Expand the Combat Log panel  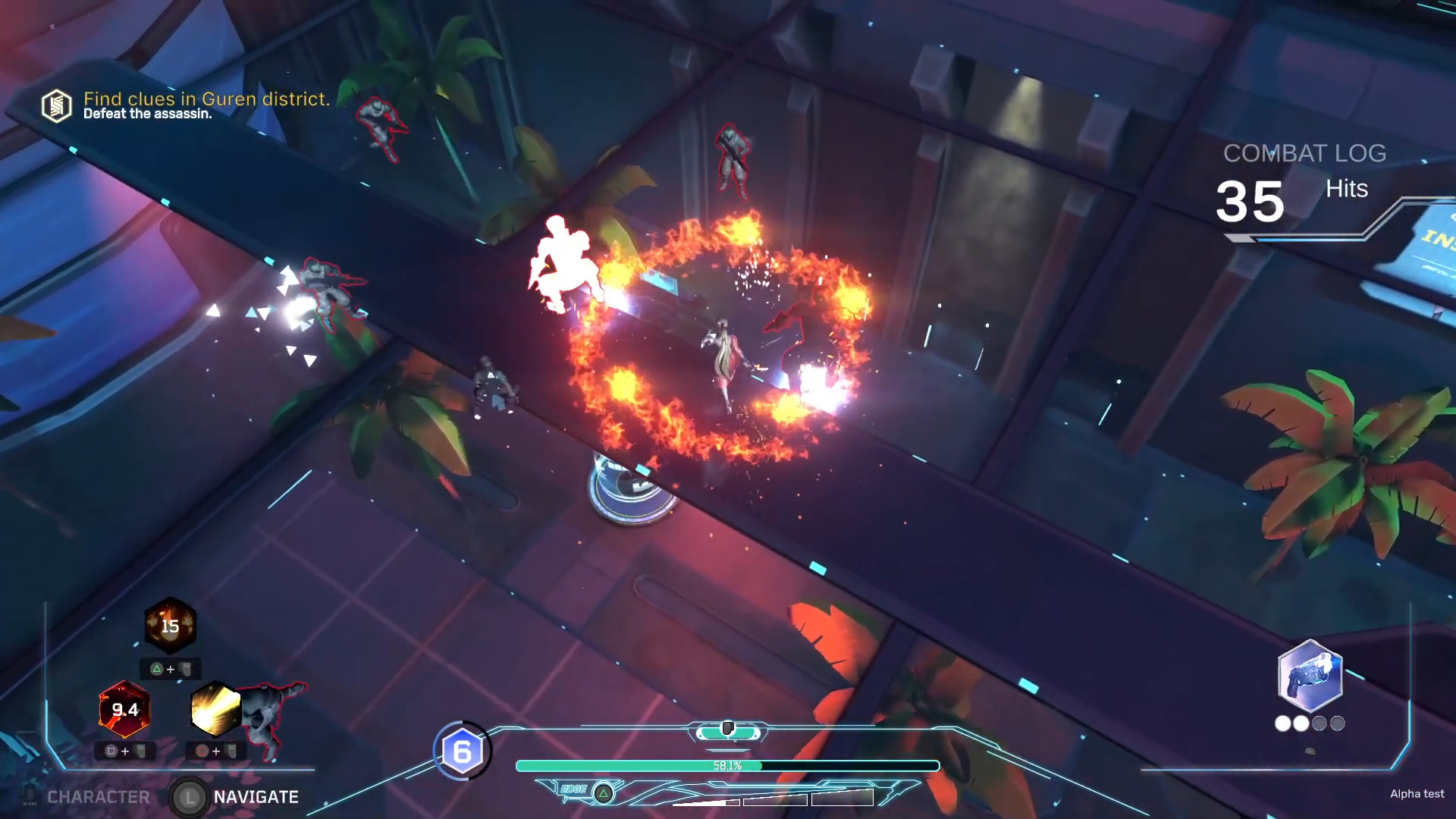pos(1306,154)
